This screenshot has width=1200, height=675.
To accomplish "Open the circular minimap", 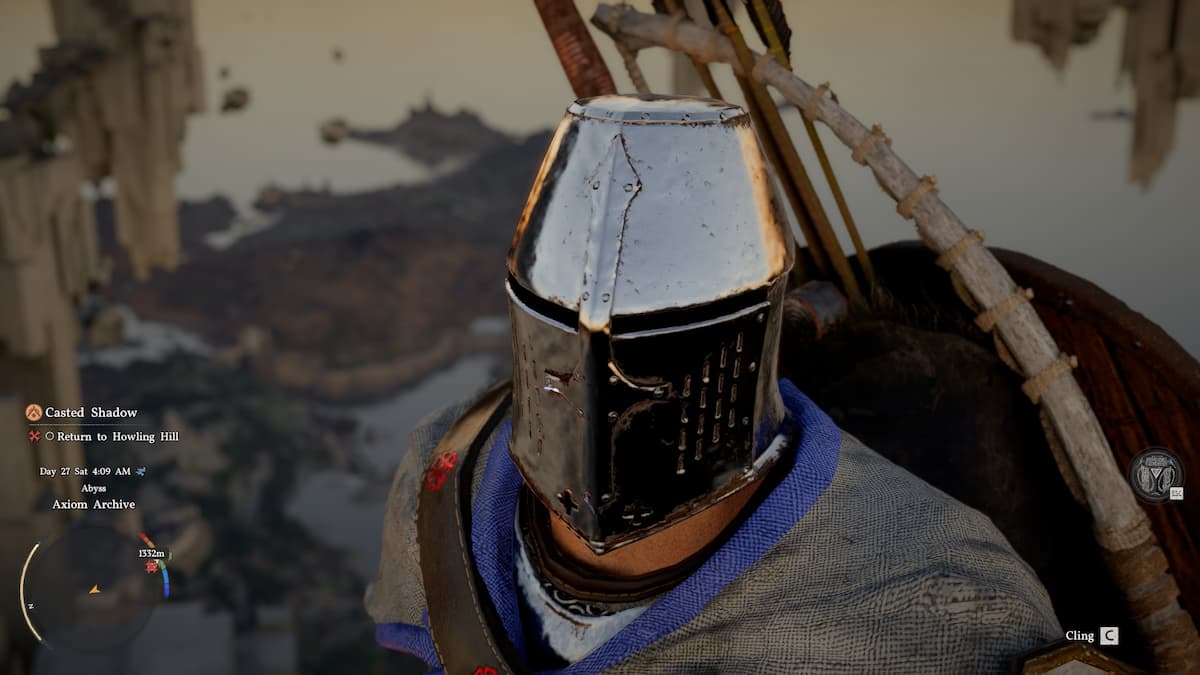I will click(x=93, y=588).
